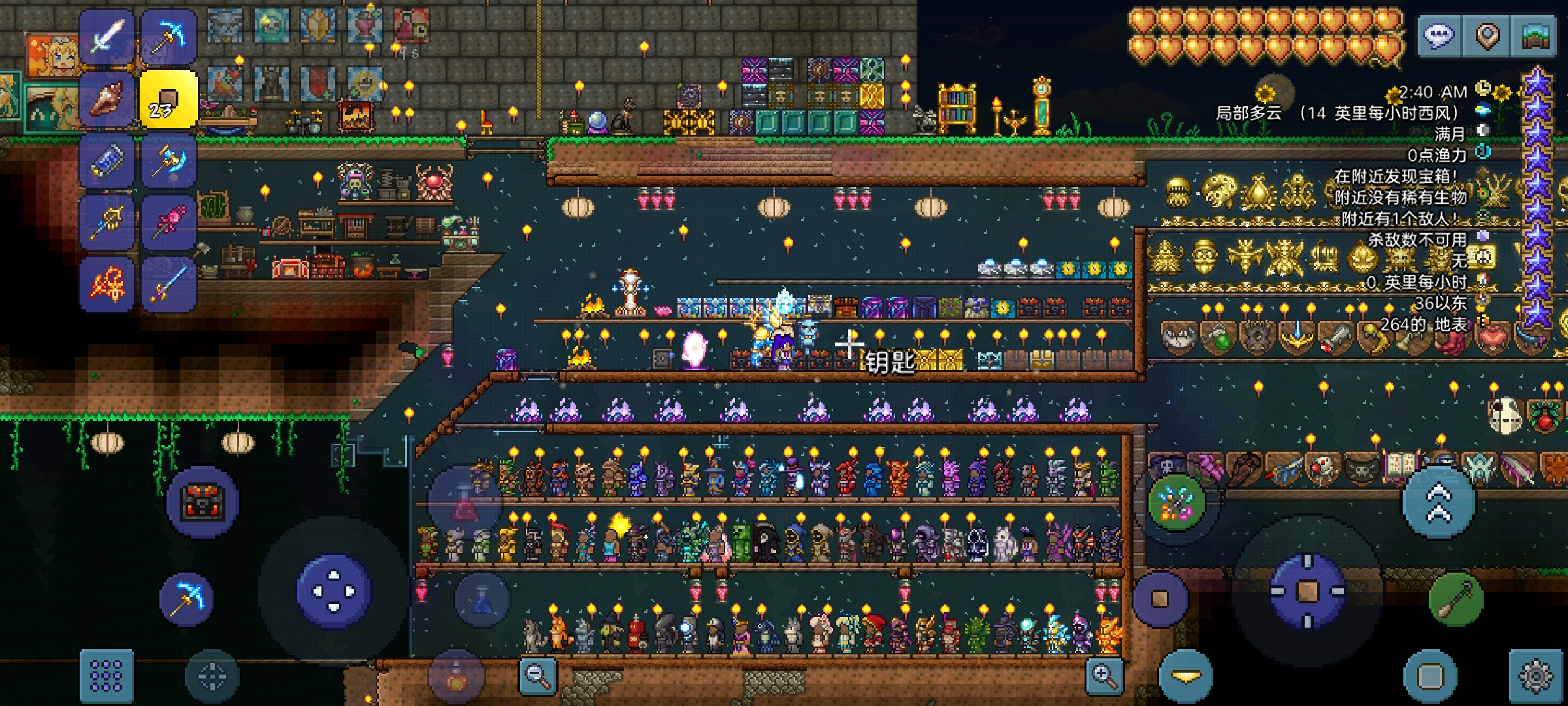Tap the double-arrow jump button
This screenshot has width=1568, height=706.
(x=1439, y=503)
